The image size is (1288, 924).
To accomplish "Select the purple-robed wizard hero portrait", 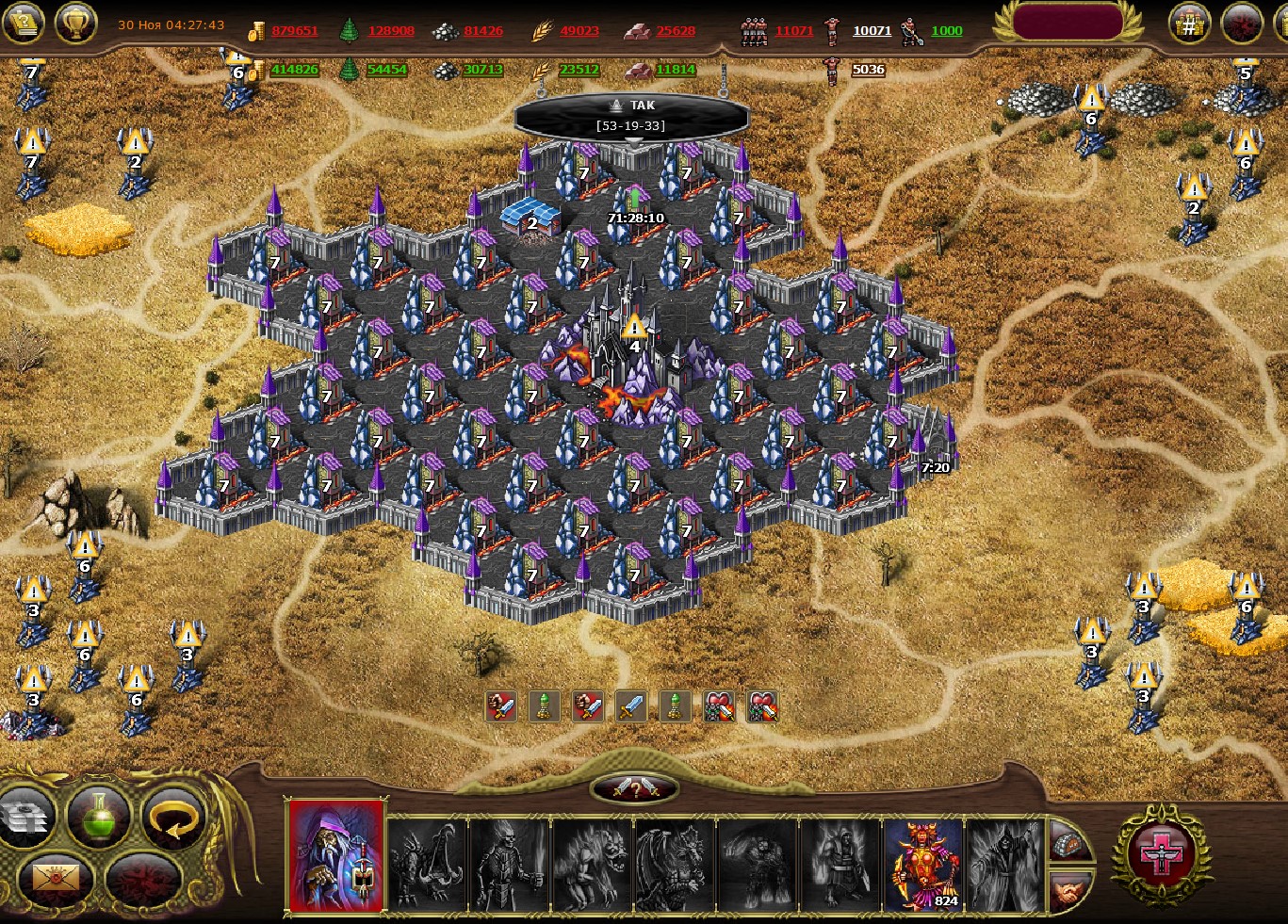I will [336, 856].
